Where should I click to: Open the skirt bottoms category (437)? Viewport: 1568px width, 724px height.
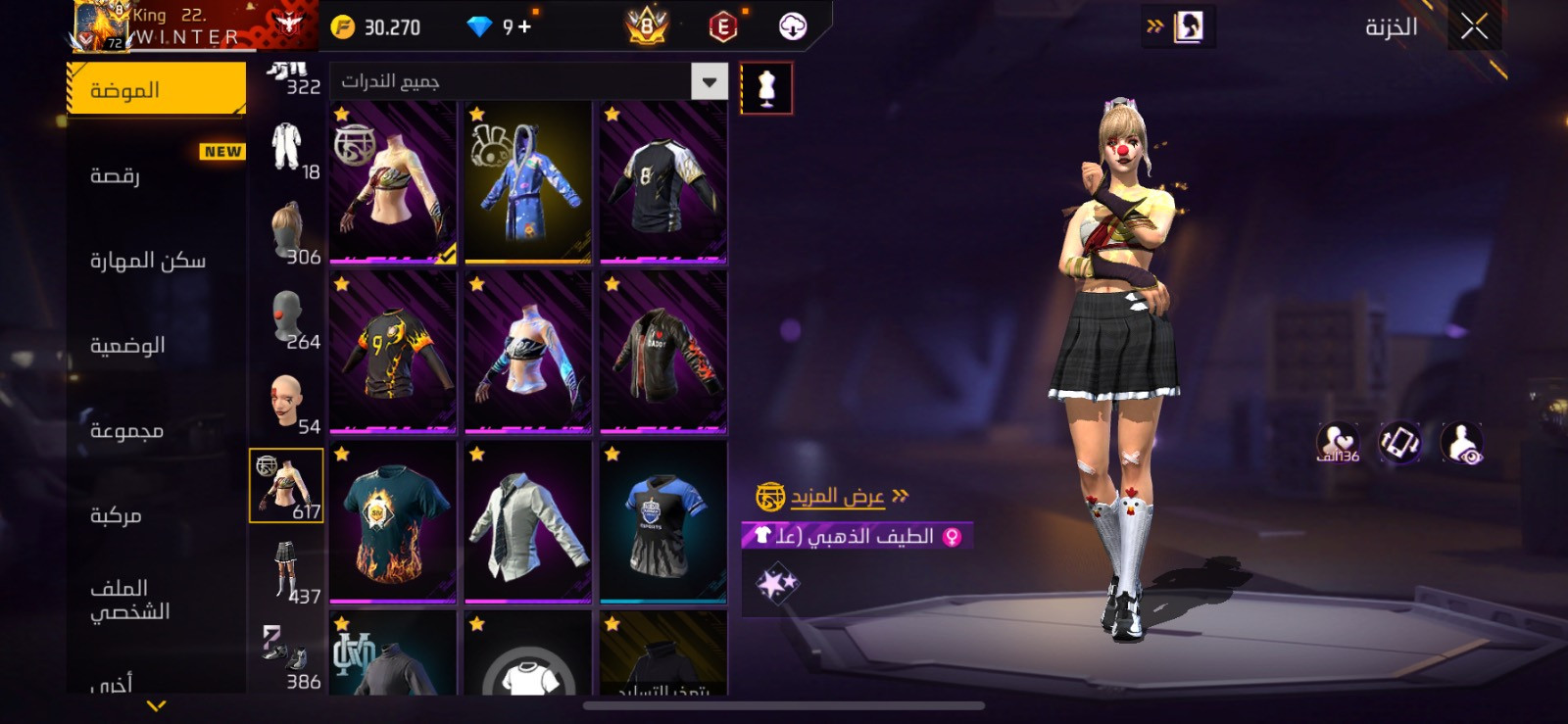[x=286, y=571]
